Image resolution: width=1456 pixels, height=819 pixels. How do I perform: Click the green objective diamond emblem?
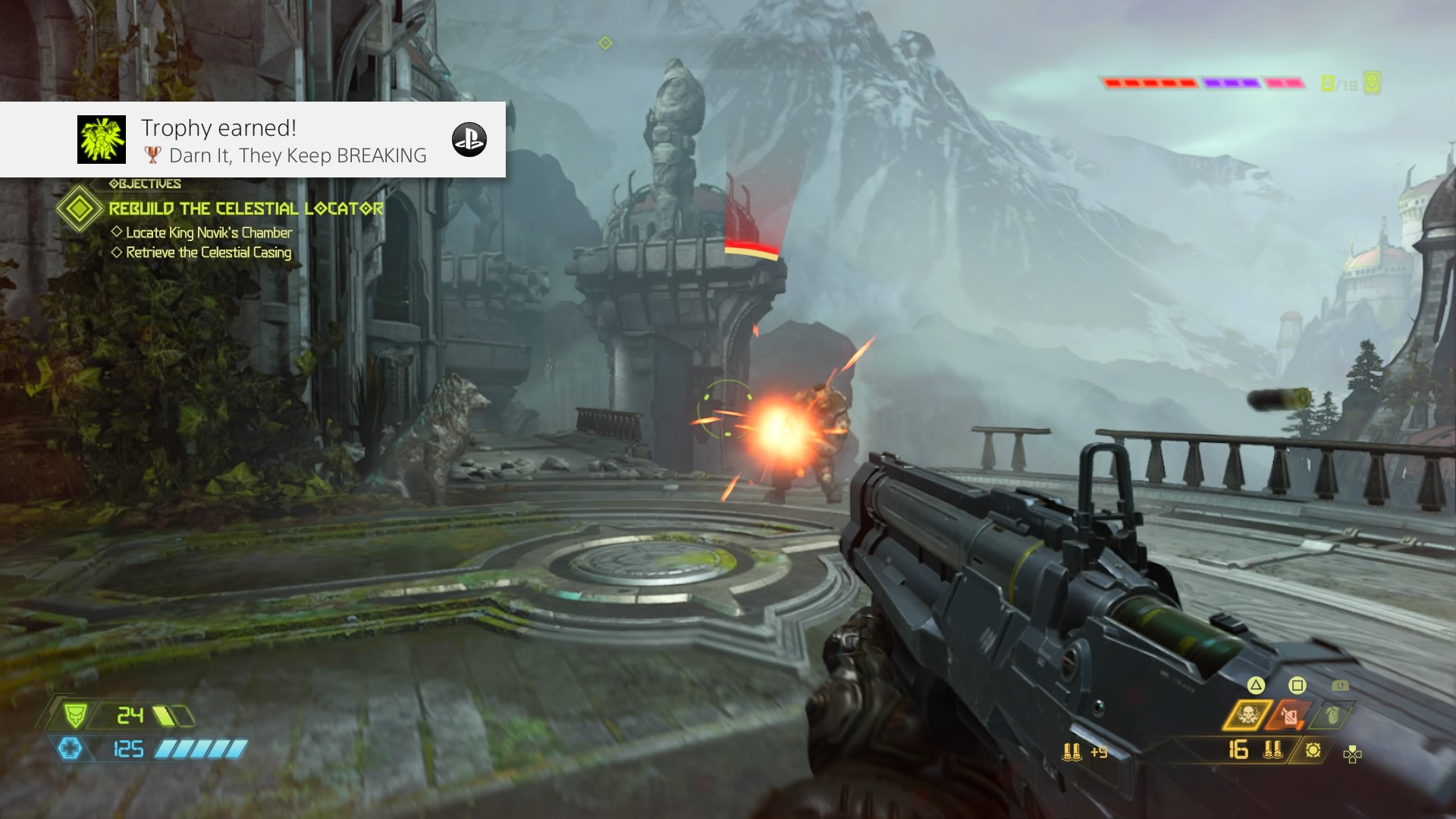(x=79, y=209)
